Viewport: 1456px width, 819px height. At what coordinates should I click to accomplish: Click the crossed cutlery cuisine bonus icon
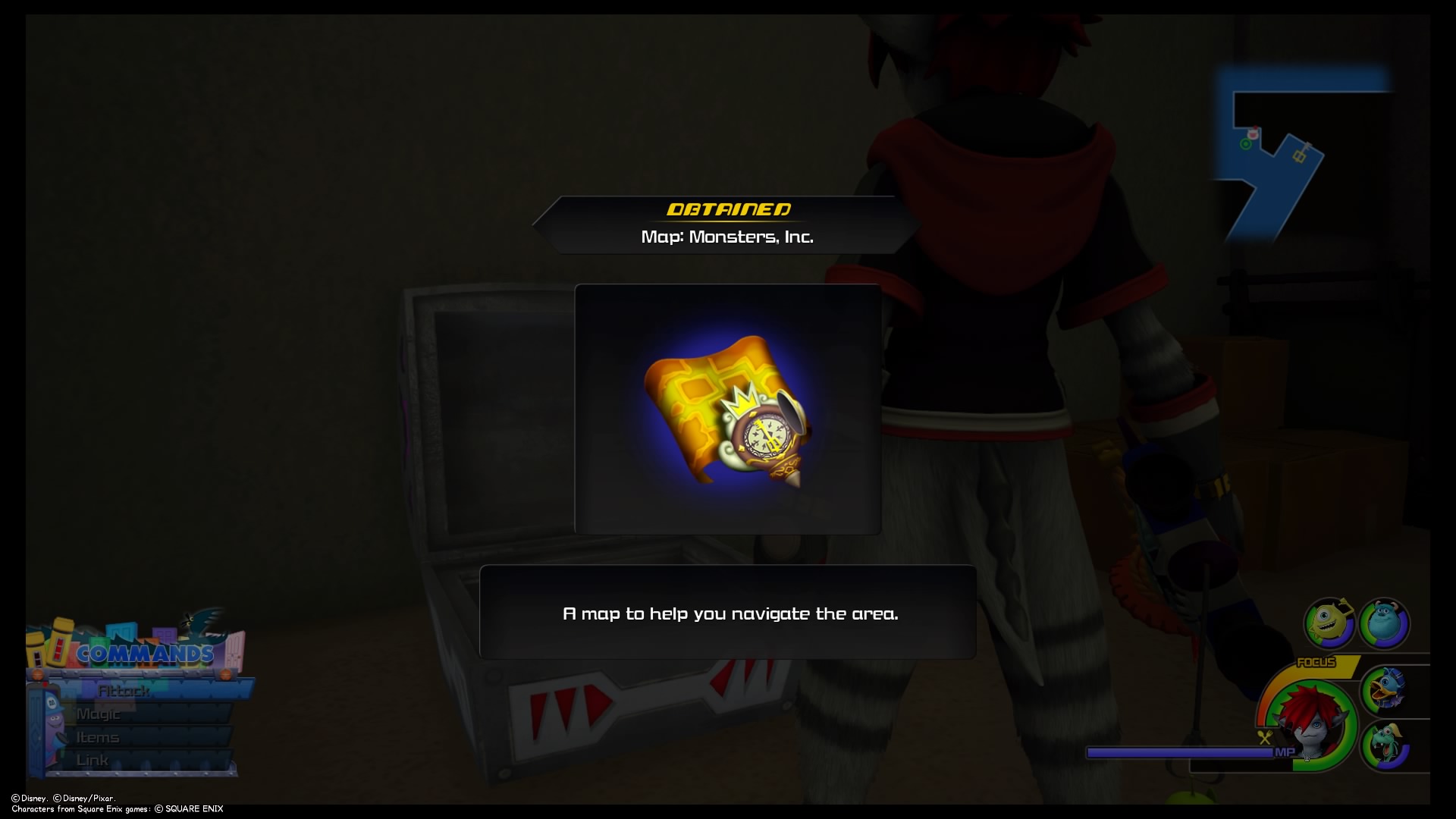pyautogui.click(x=1264, y=737)
